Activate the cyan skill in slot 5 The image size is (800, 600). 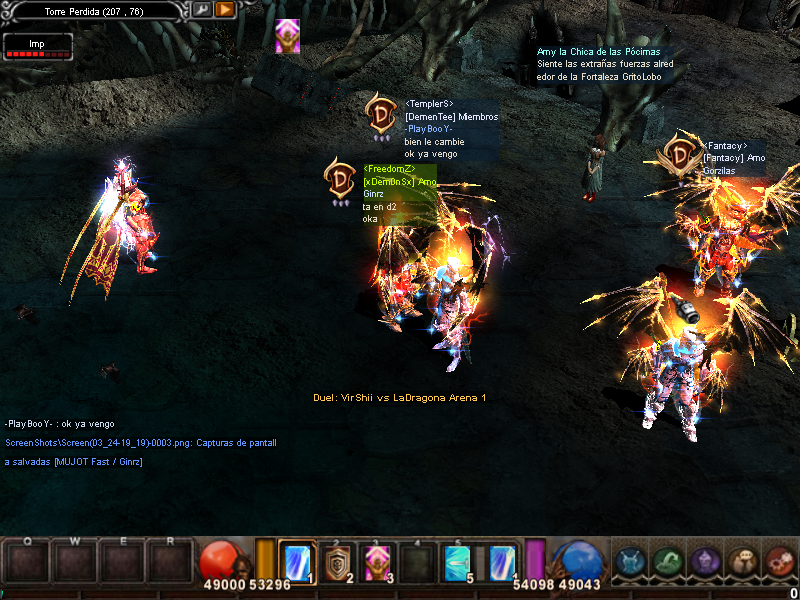coord(460,561)
